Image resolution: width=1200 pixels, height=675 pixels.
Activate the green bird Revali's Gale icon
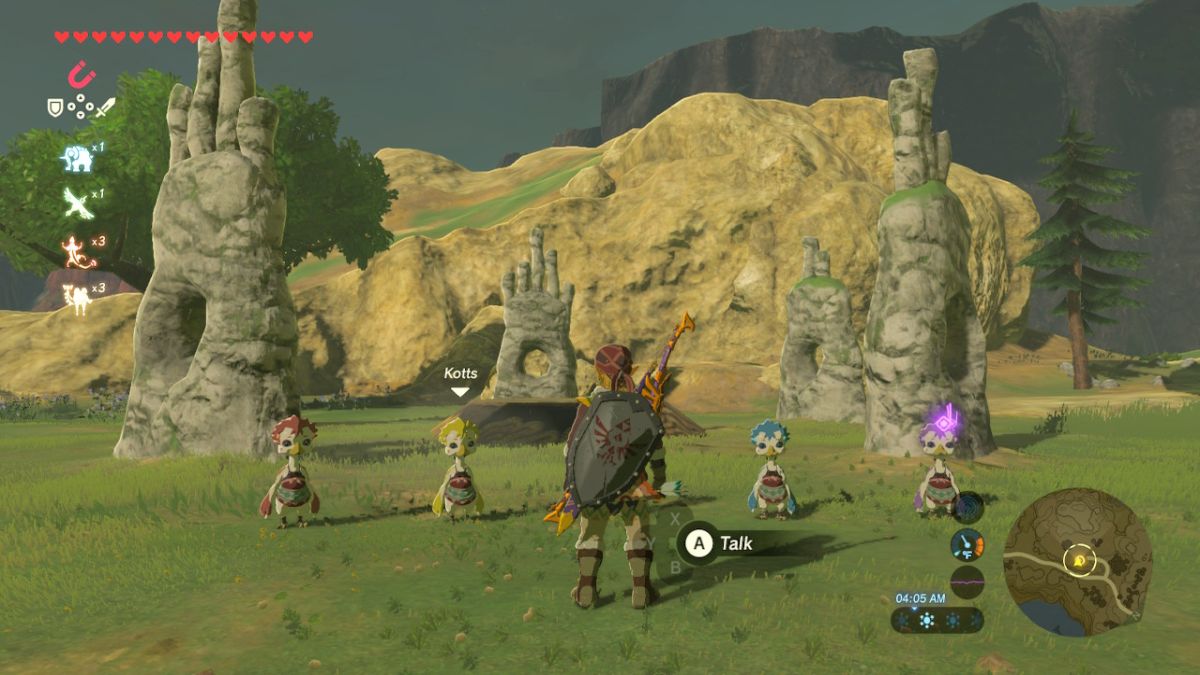click(77, 202)
